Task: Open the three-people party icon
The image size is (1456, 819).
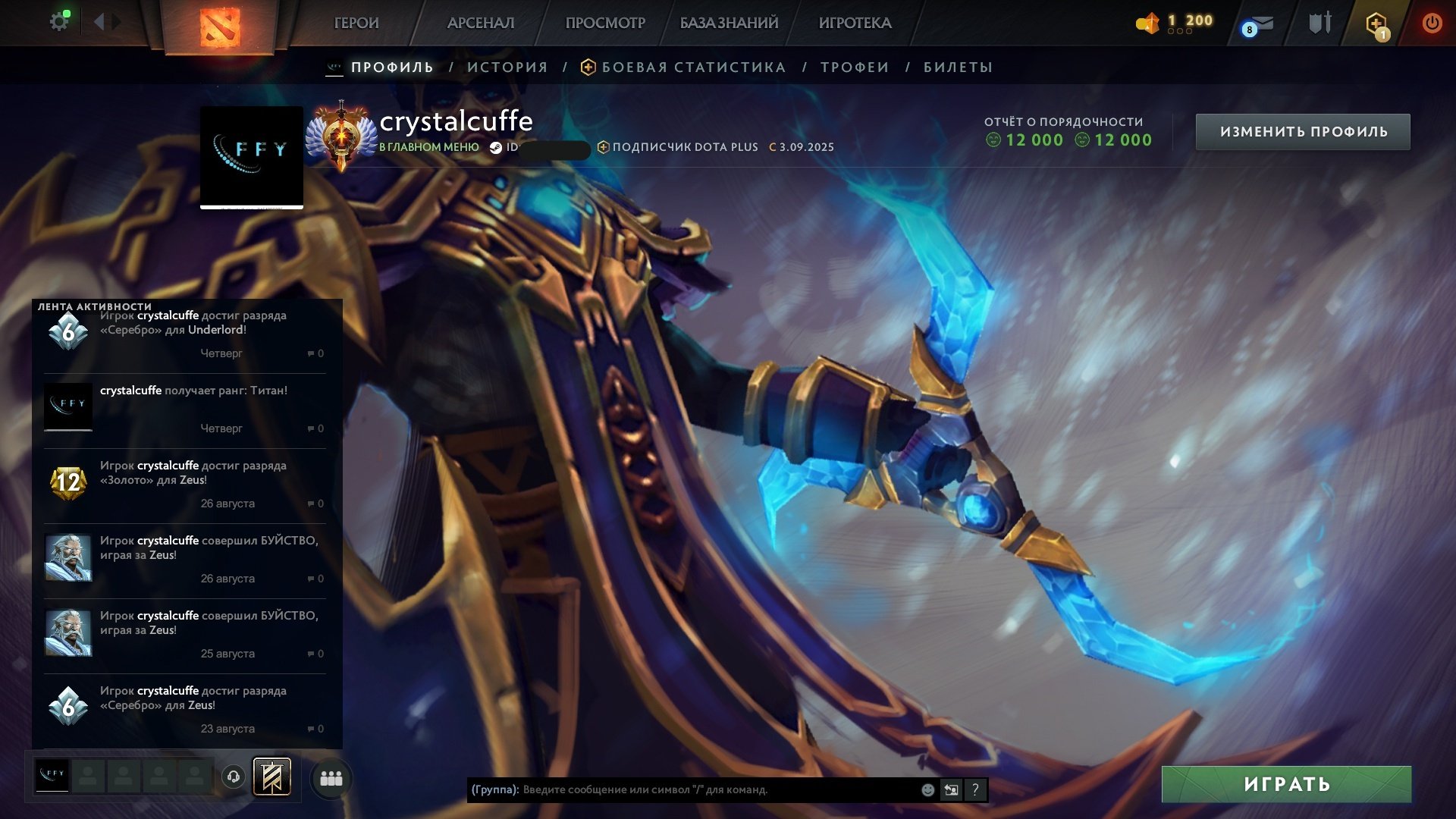Action: click(x=331, y=779)
